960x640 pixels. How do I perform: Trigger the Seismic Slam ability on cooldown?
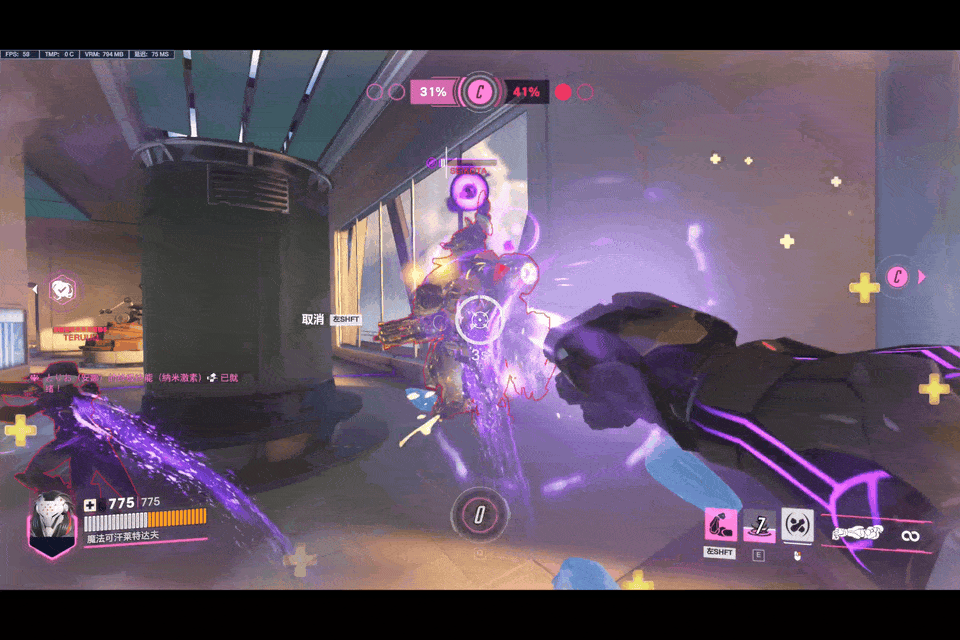(x=759, y=525)
